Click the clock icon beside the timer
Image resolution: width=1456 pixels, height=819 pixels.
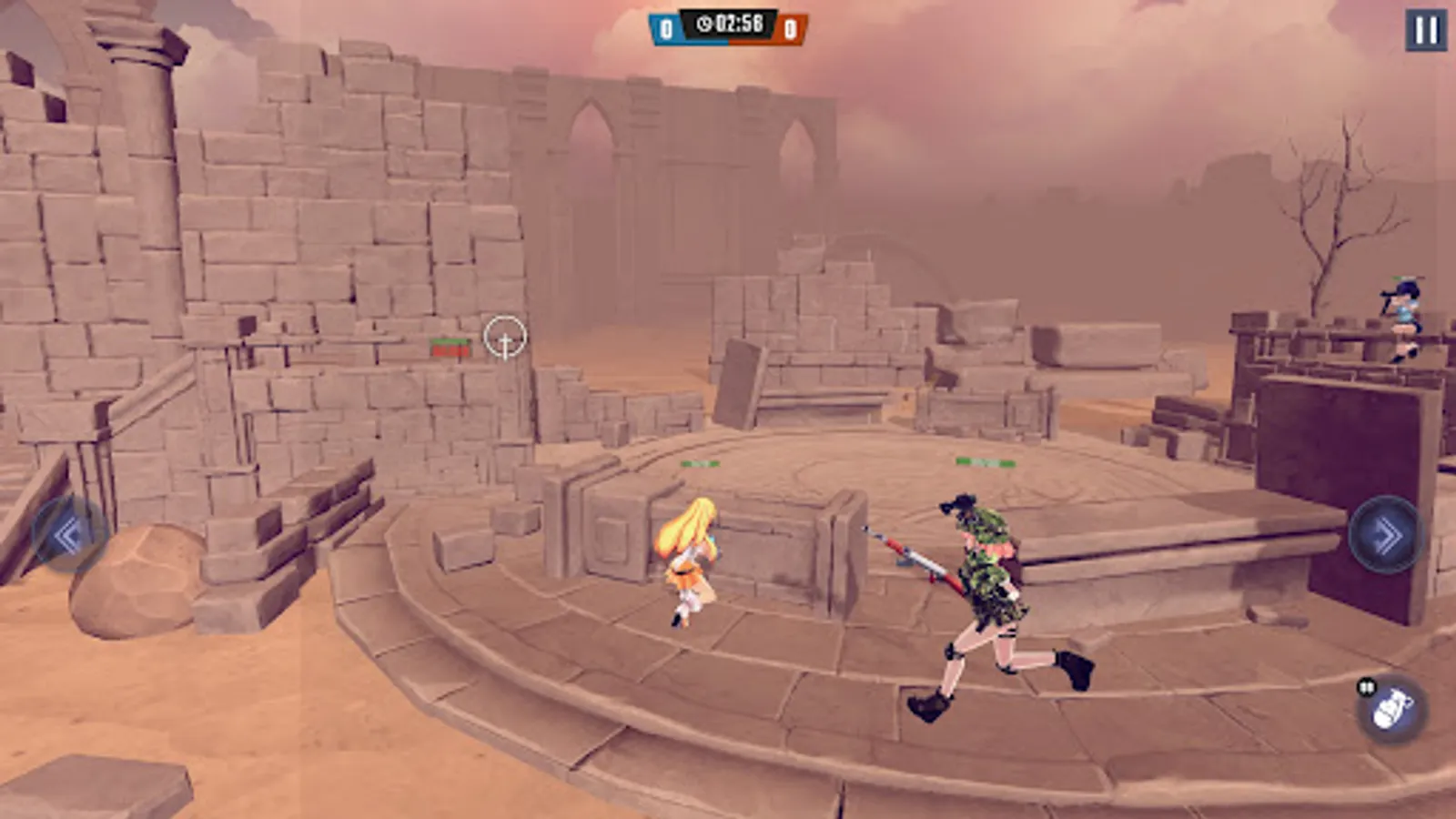point(703,23)
